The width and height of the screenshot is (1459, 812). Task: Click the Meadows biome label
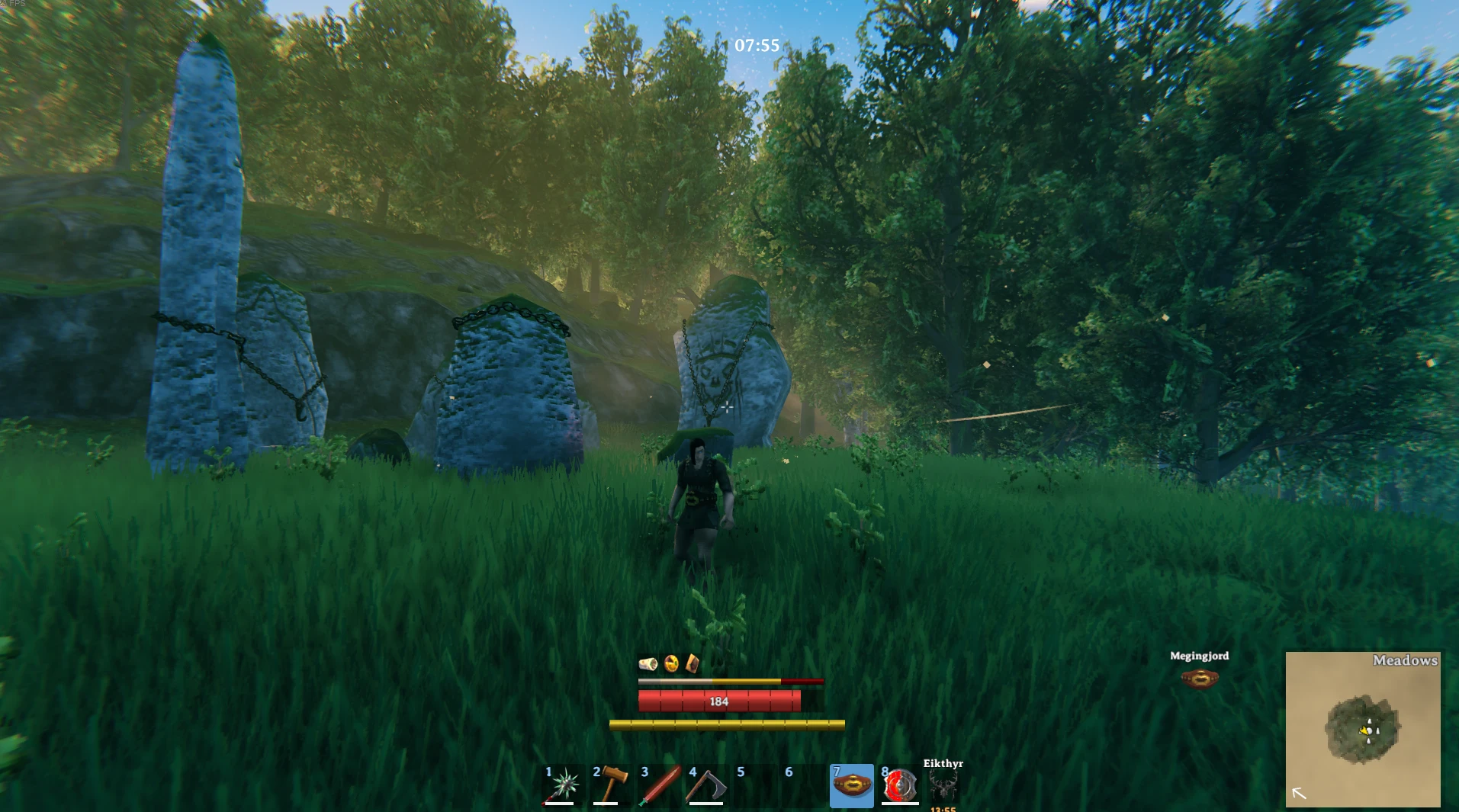[x=1404, y=660]
